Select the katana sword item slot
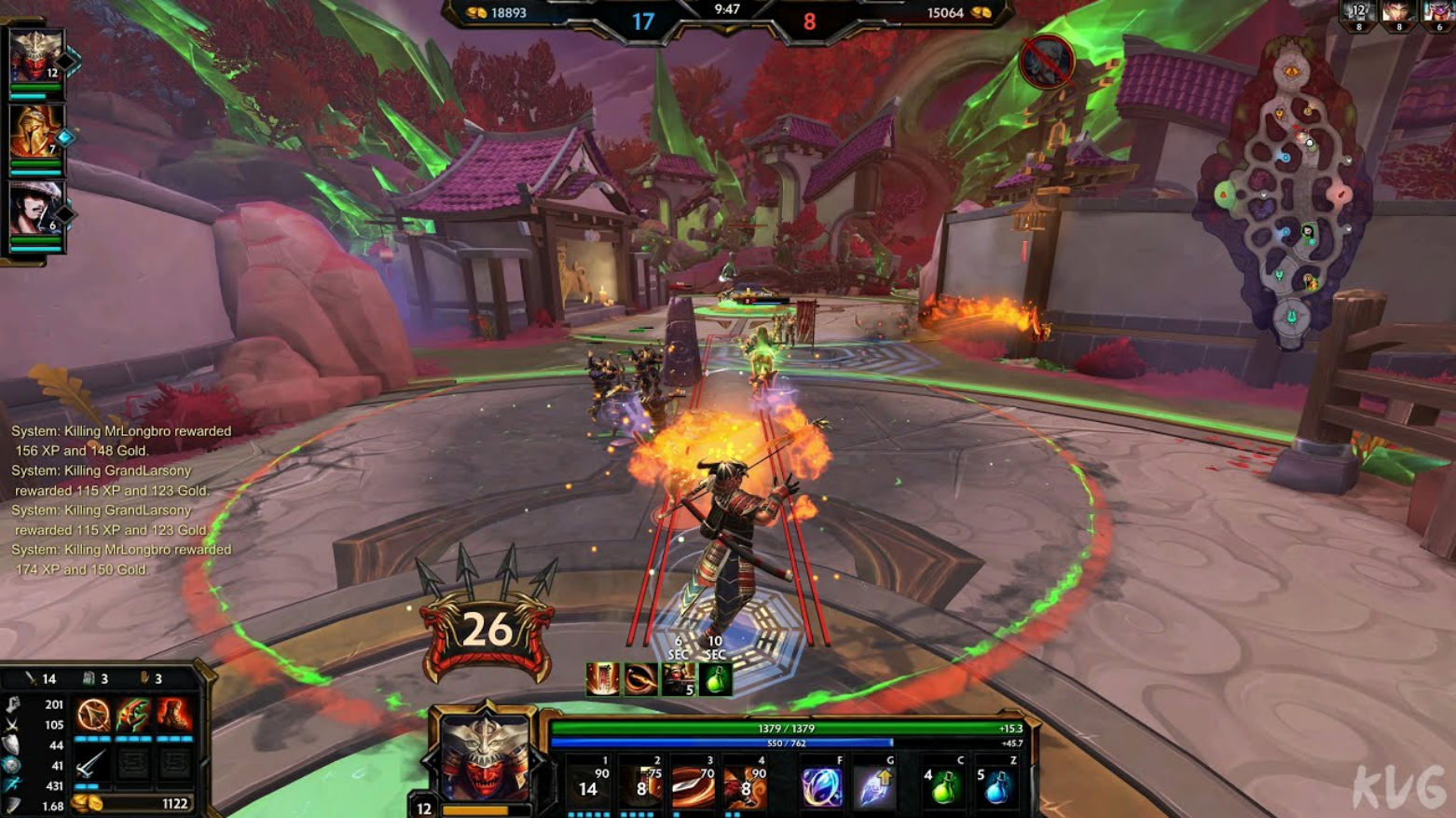 (92, 765)
